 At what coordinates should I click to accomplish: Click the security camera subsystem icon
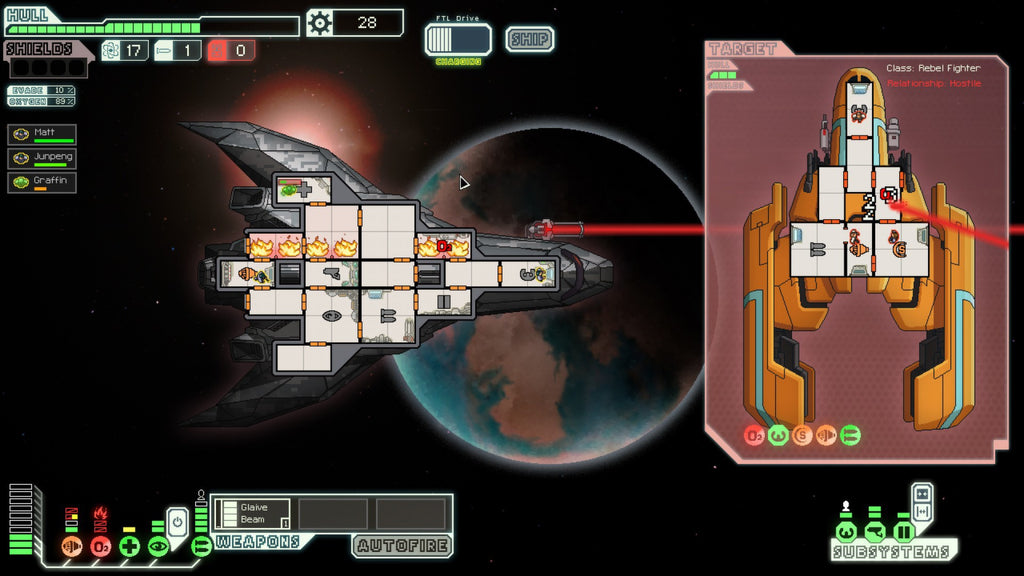pos(875,531)
